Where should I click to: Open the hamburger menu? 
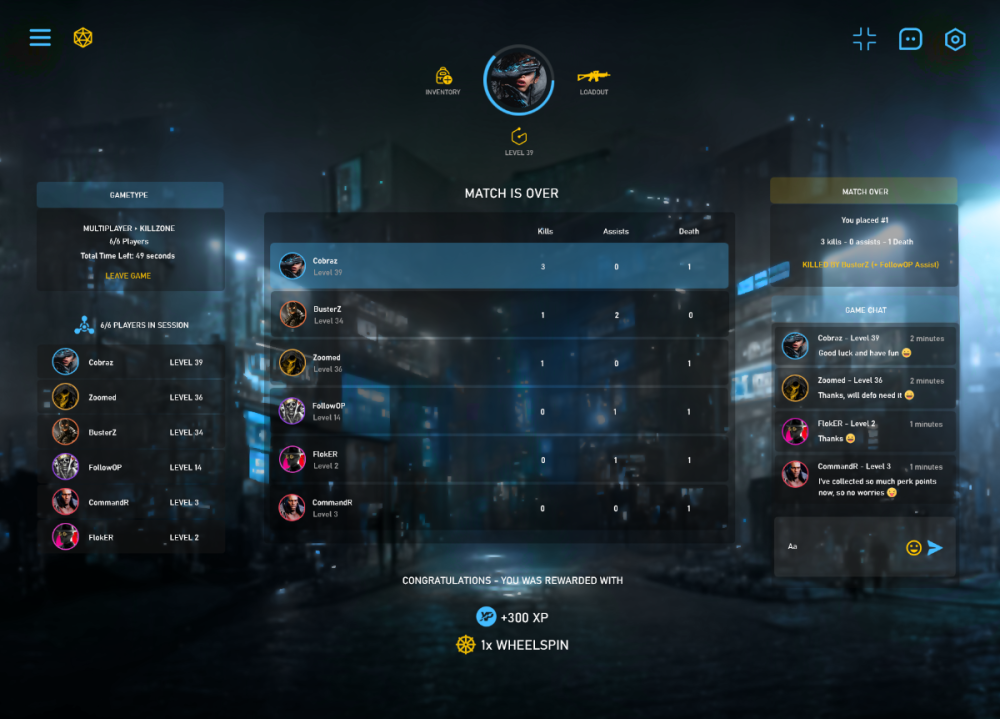pos(40,38)
